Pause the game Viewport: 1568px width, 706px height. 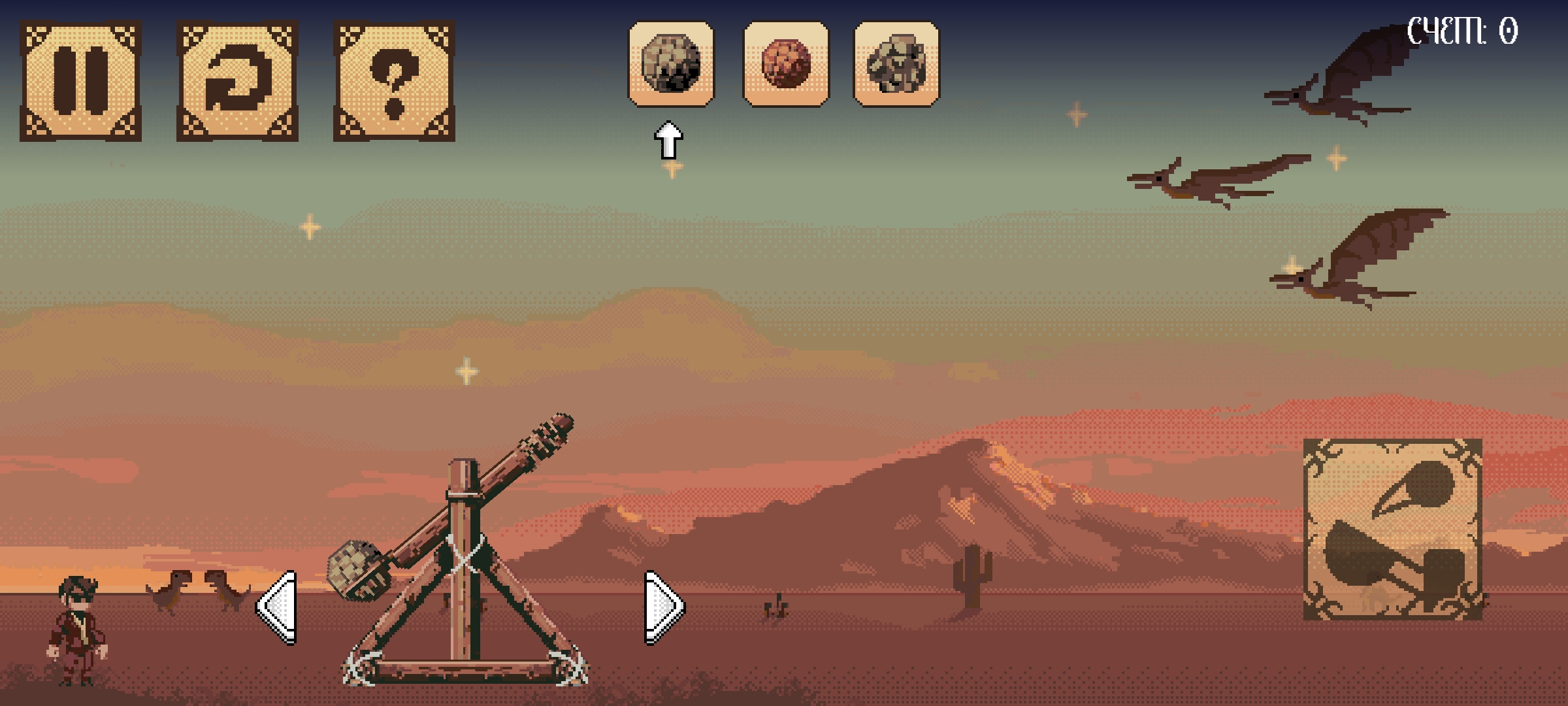pos(80,80)
